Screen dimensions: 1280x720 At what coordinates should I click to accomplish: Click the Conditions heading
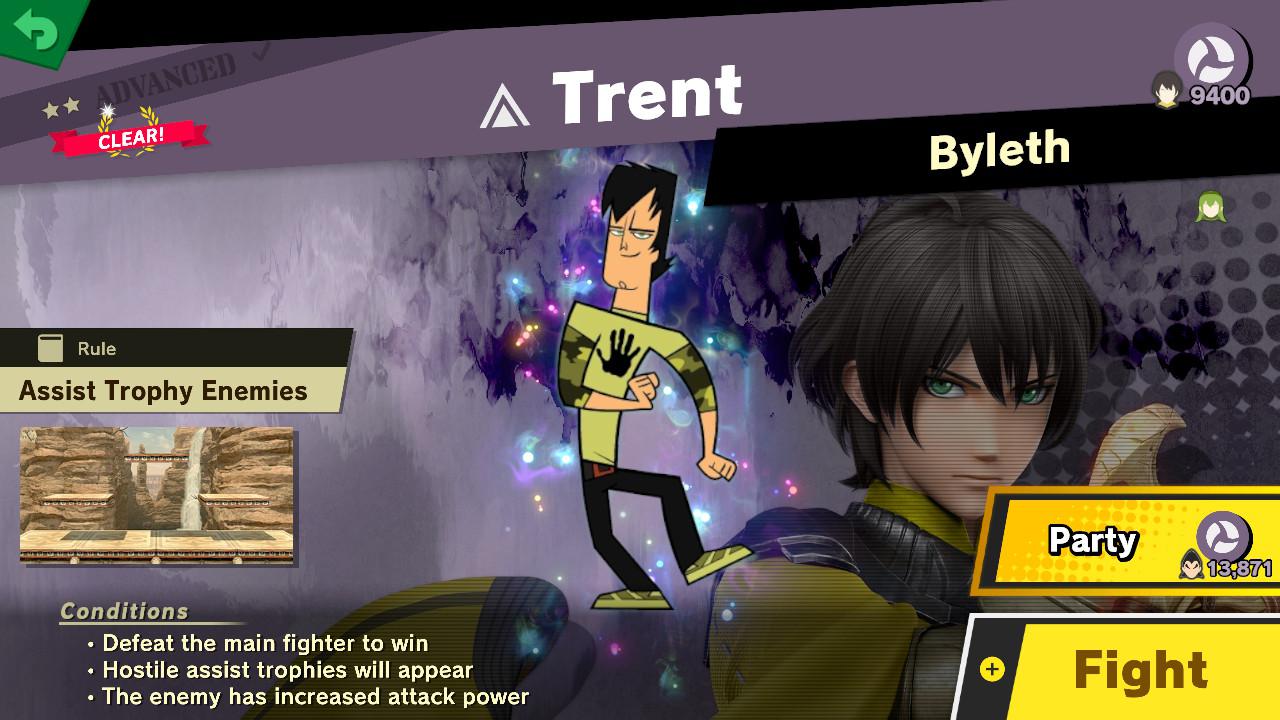click(x=124, y=615)
